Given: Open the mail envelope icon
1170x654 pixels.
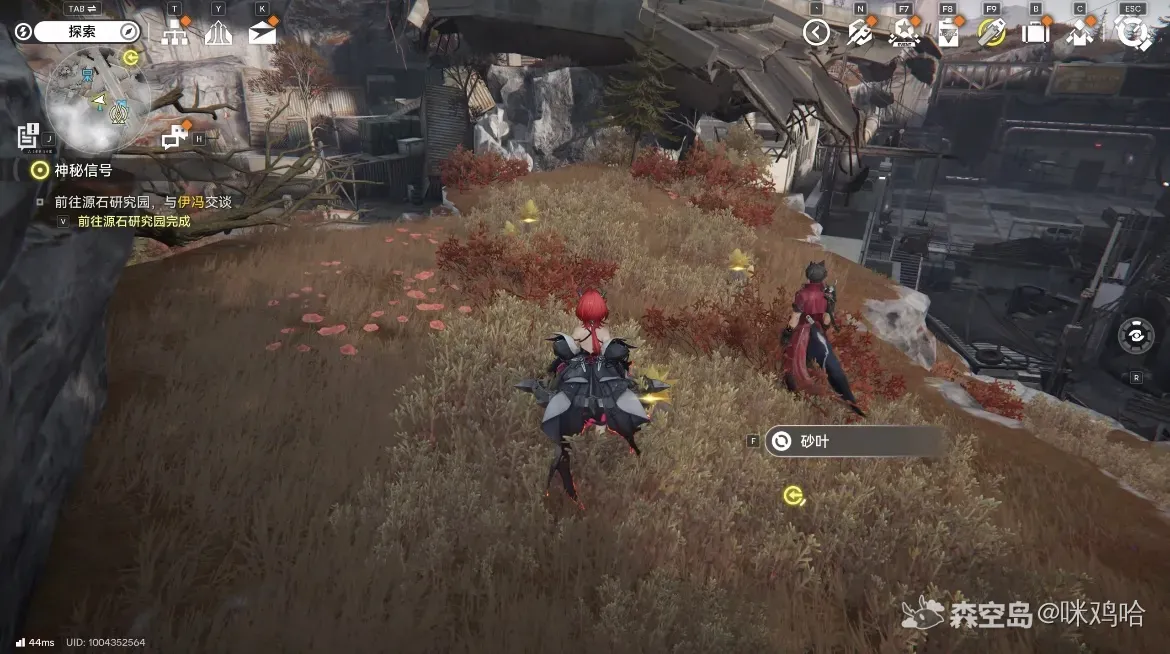Looking at the screenshot, I should [x=262, y=33].
